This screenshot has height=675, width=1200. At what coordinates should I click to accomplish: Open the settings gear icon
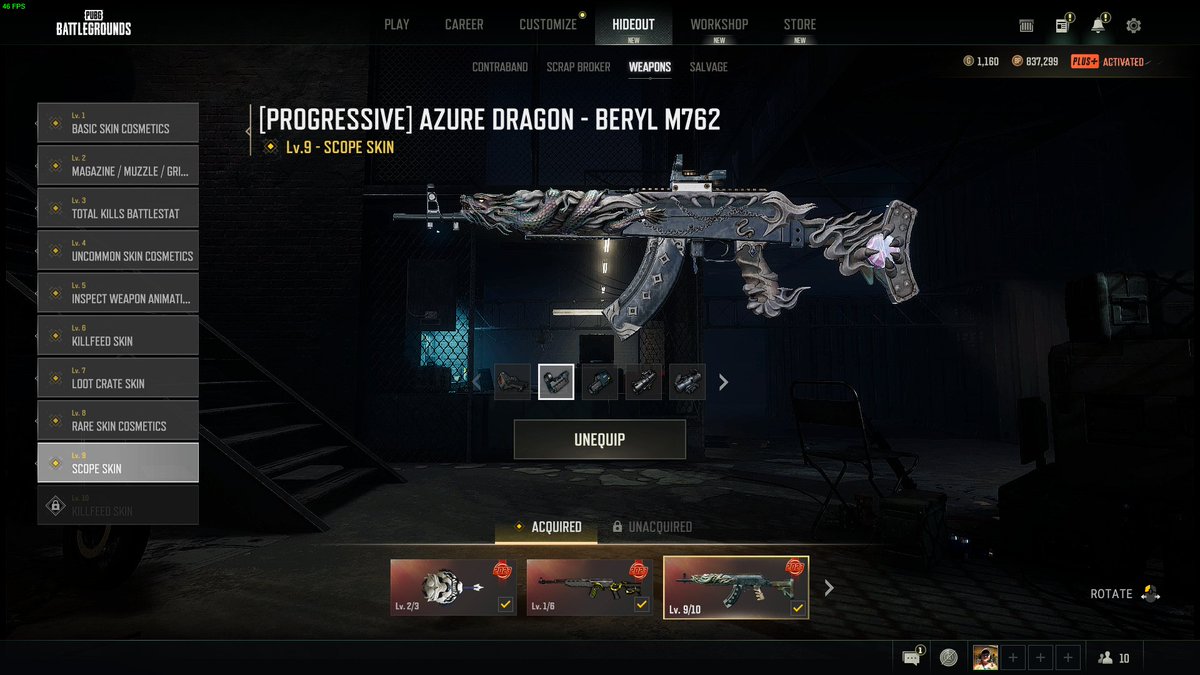(x=1133, y=26)
